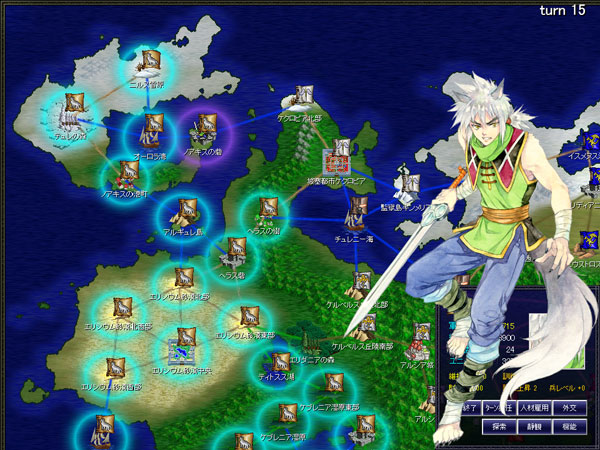600x450 pixels.
Task: Pick the ヘラス砦 fortress node
Action: pyautogui.click(x=236, y=251)
